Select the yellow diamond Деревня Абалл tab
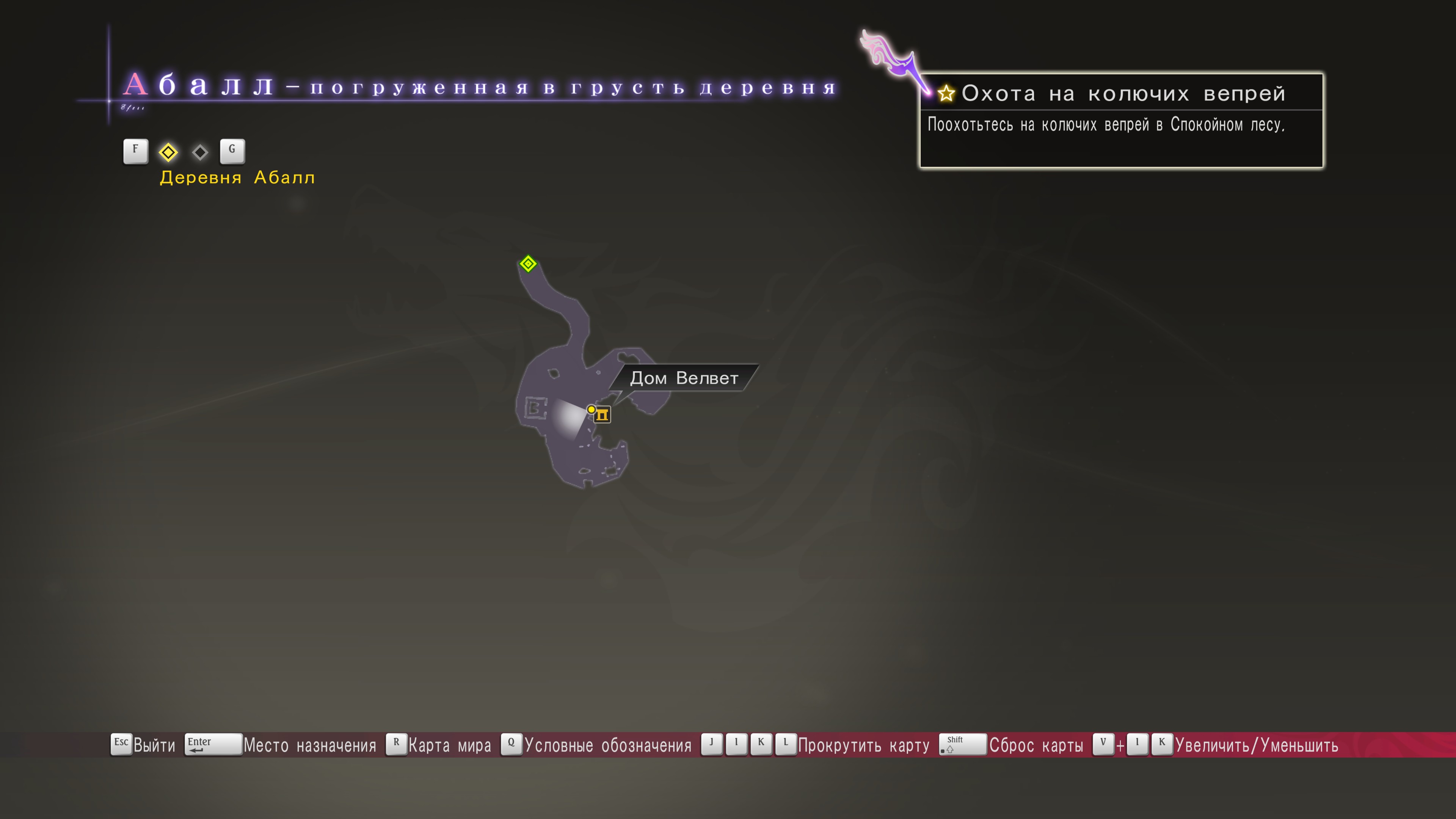 point(168,152)
